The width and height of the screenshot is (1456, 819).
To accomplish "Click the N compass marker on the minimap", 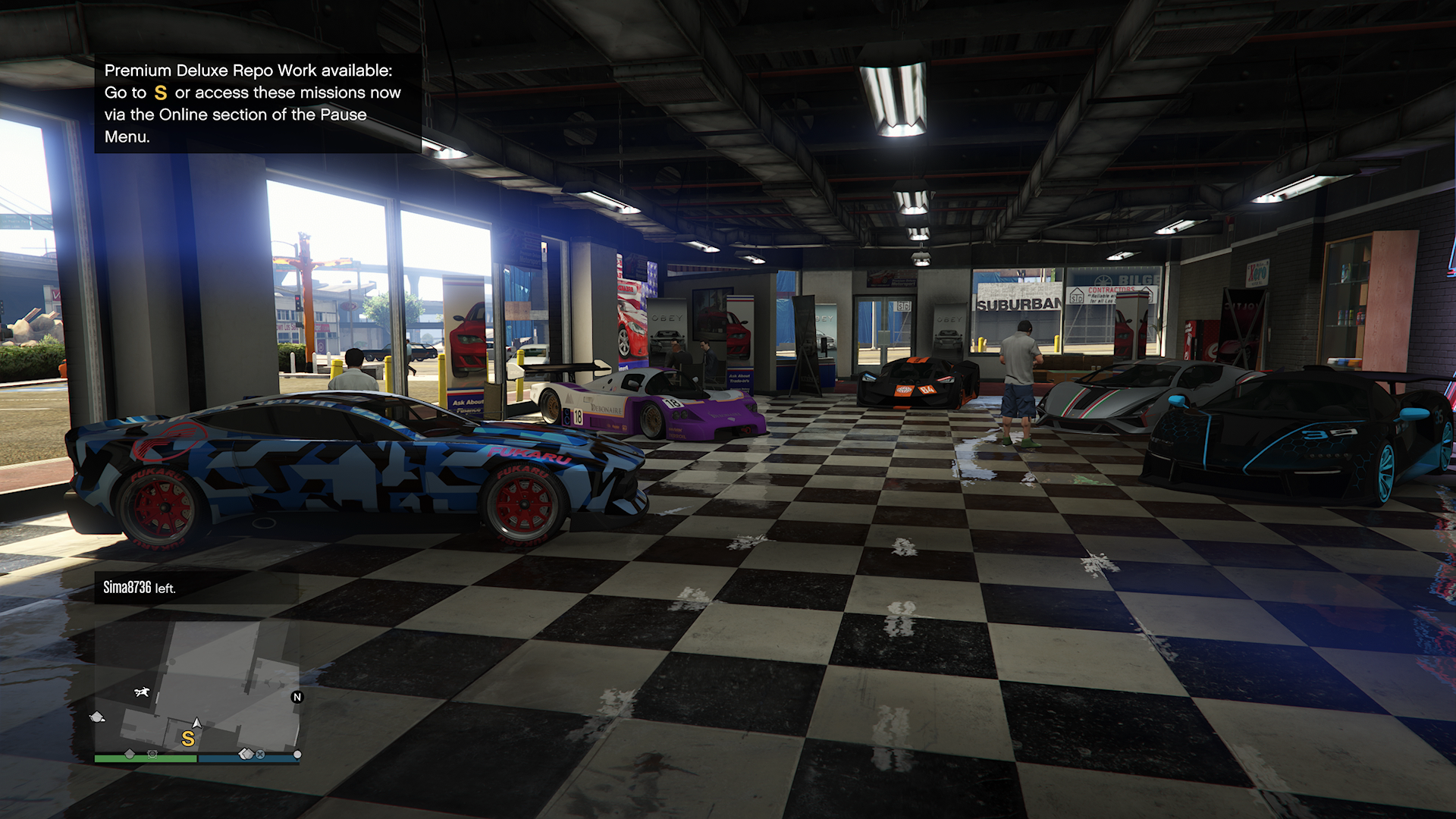I will 297,697.
